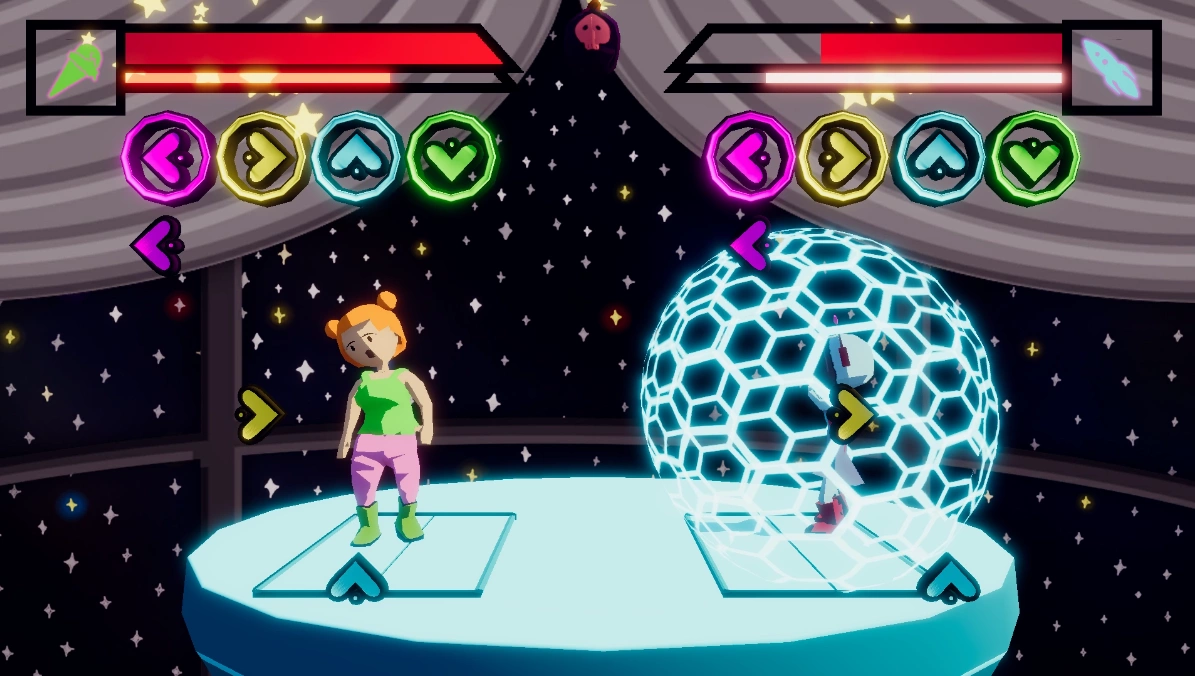The height and width of the screenshot is (676, 1195).
Task: Click the rocket player portrait
Action: pyautogui.click(x=1111, y=67)
